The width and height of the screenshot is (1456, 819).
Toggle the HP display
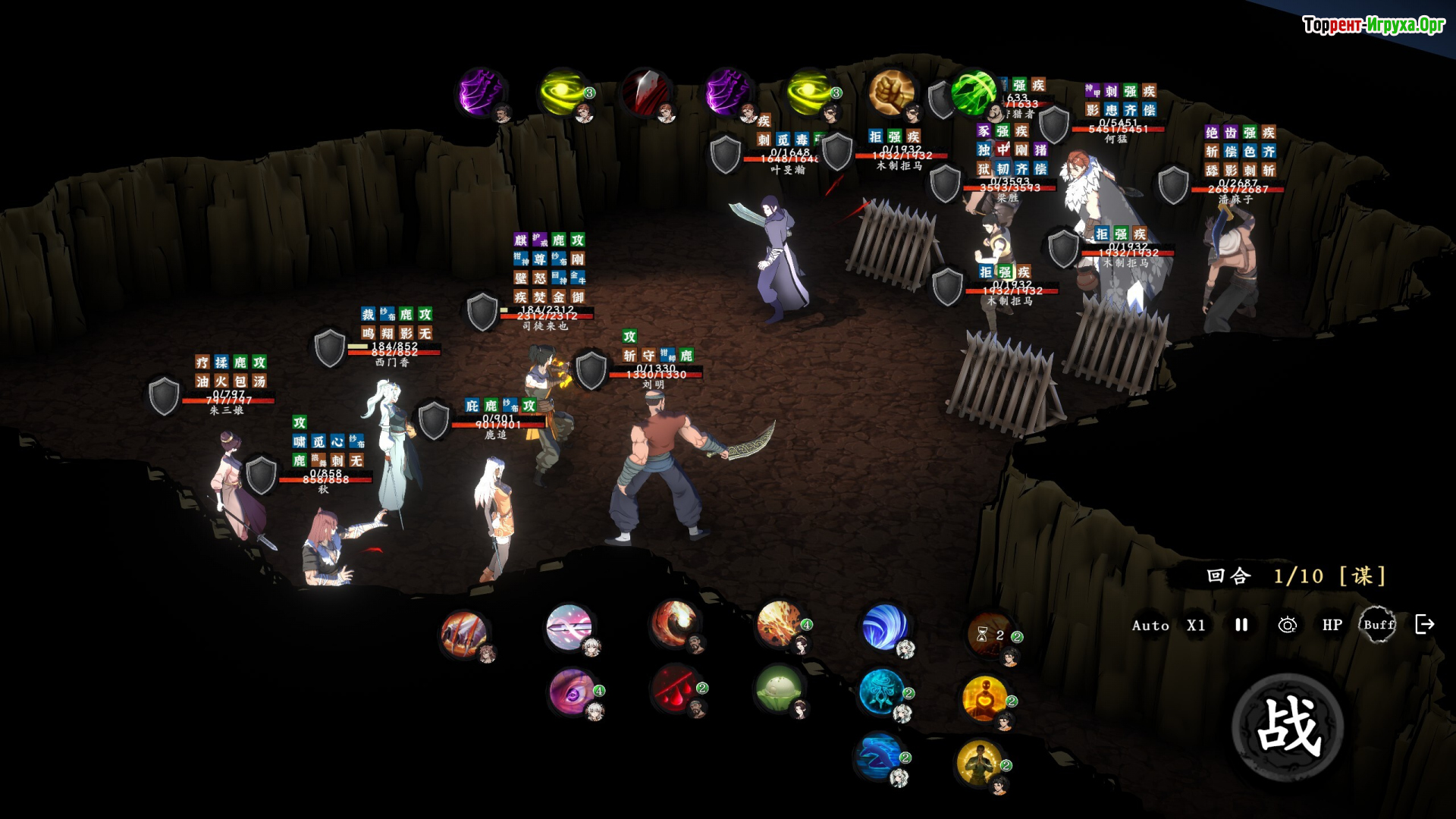click(x=1332, y=625)
